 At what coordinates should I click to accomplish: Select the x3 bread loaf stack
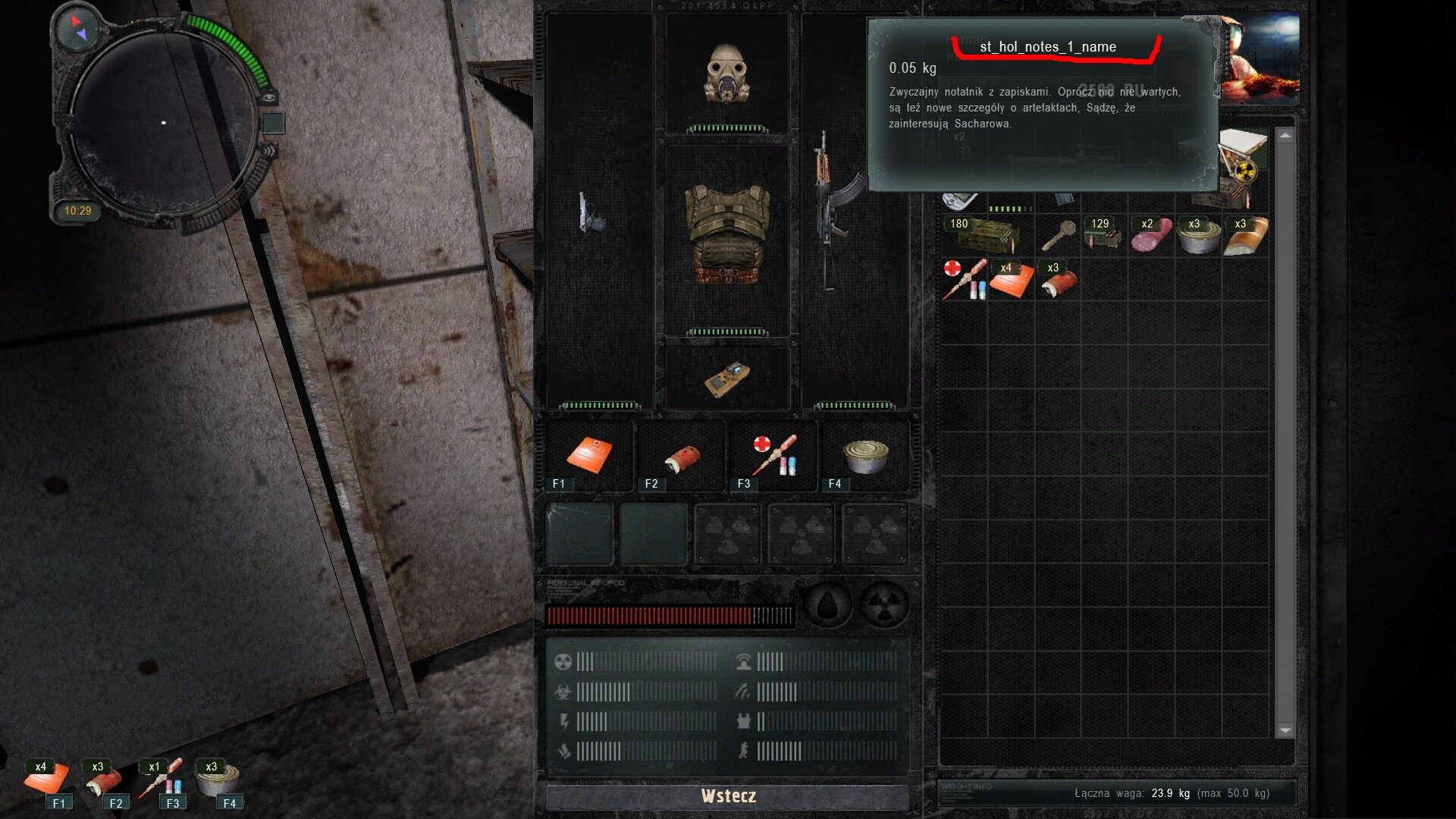(x=1245, y=237)
